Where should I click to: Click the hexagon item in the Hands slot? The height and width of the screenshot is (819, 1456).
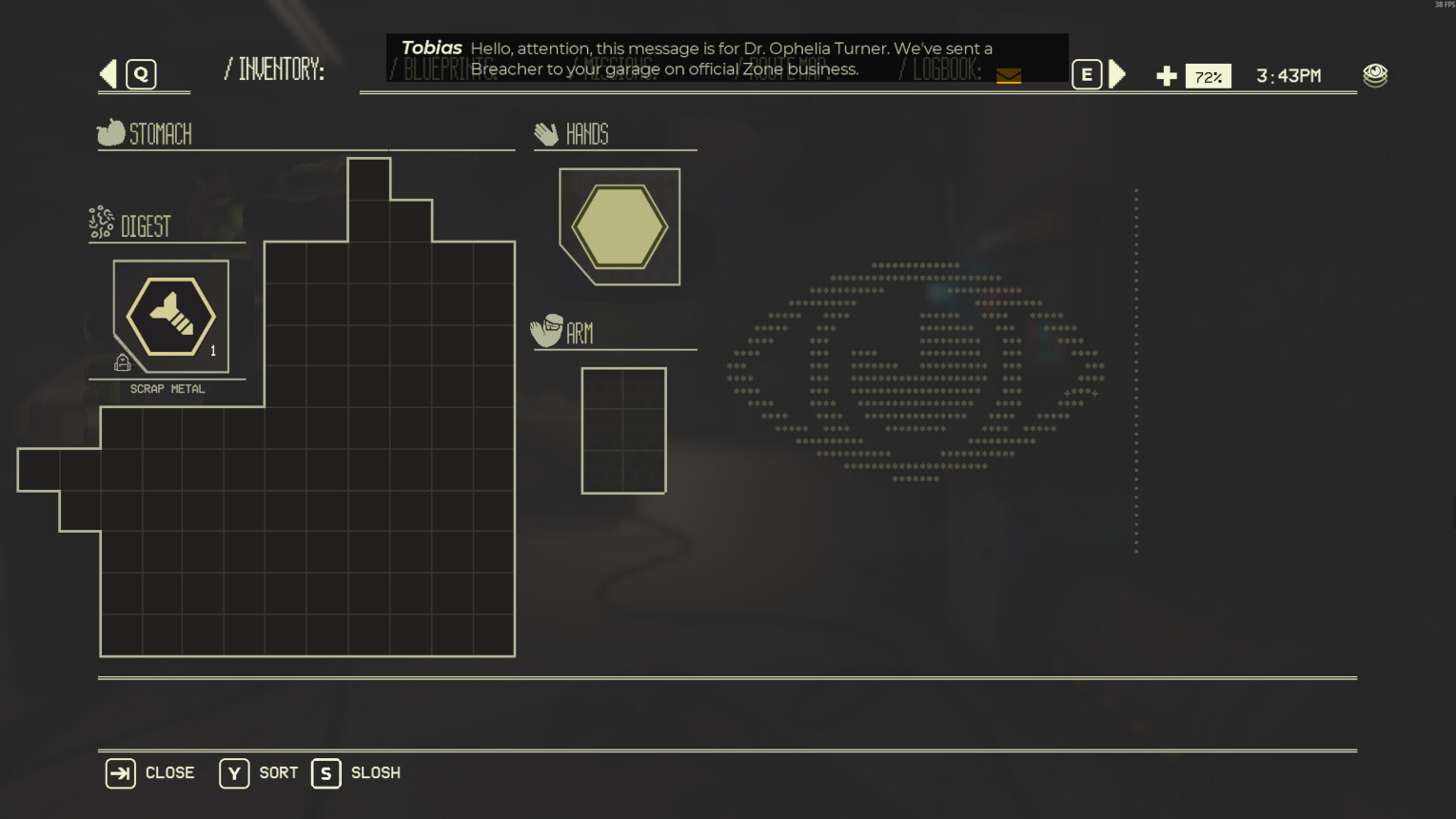[620, 227]
